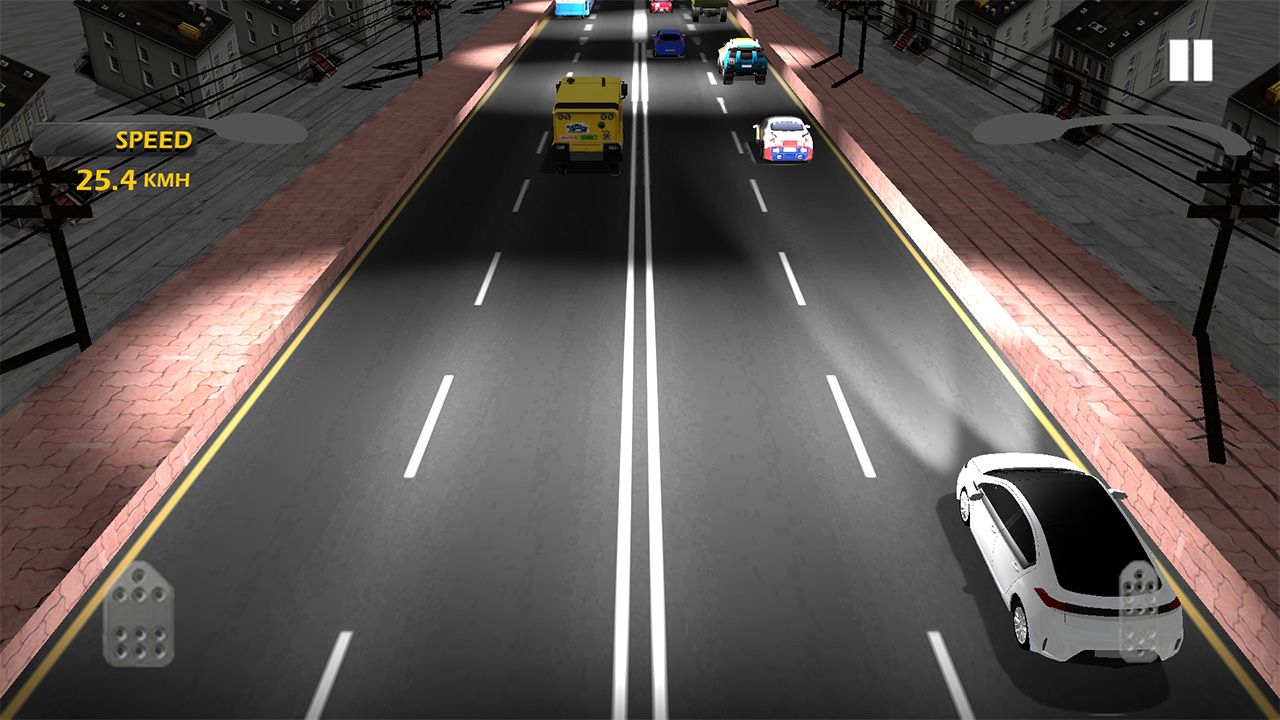Click the red car at top center

point(659,10)
